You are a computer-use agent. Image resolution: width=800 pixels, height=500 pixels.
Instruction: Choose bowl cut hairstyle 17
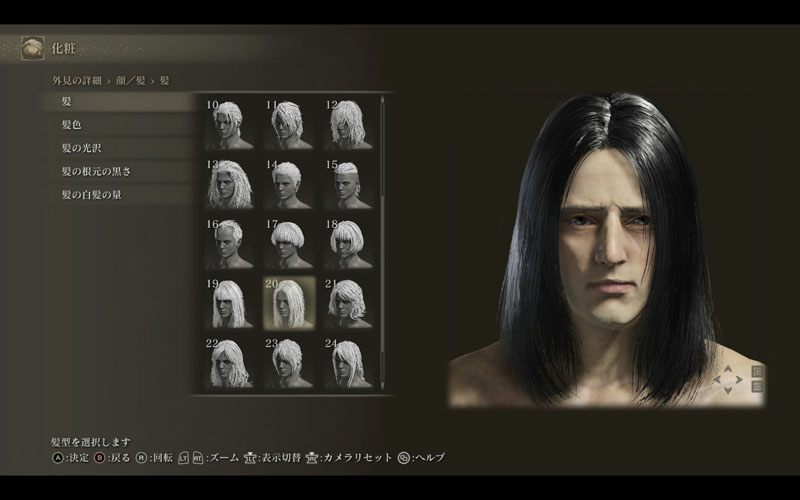[289, 244]
